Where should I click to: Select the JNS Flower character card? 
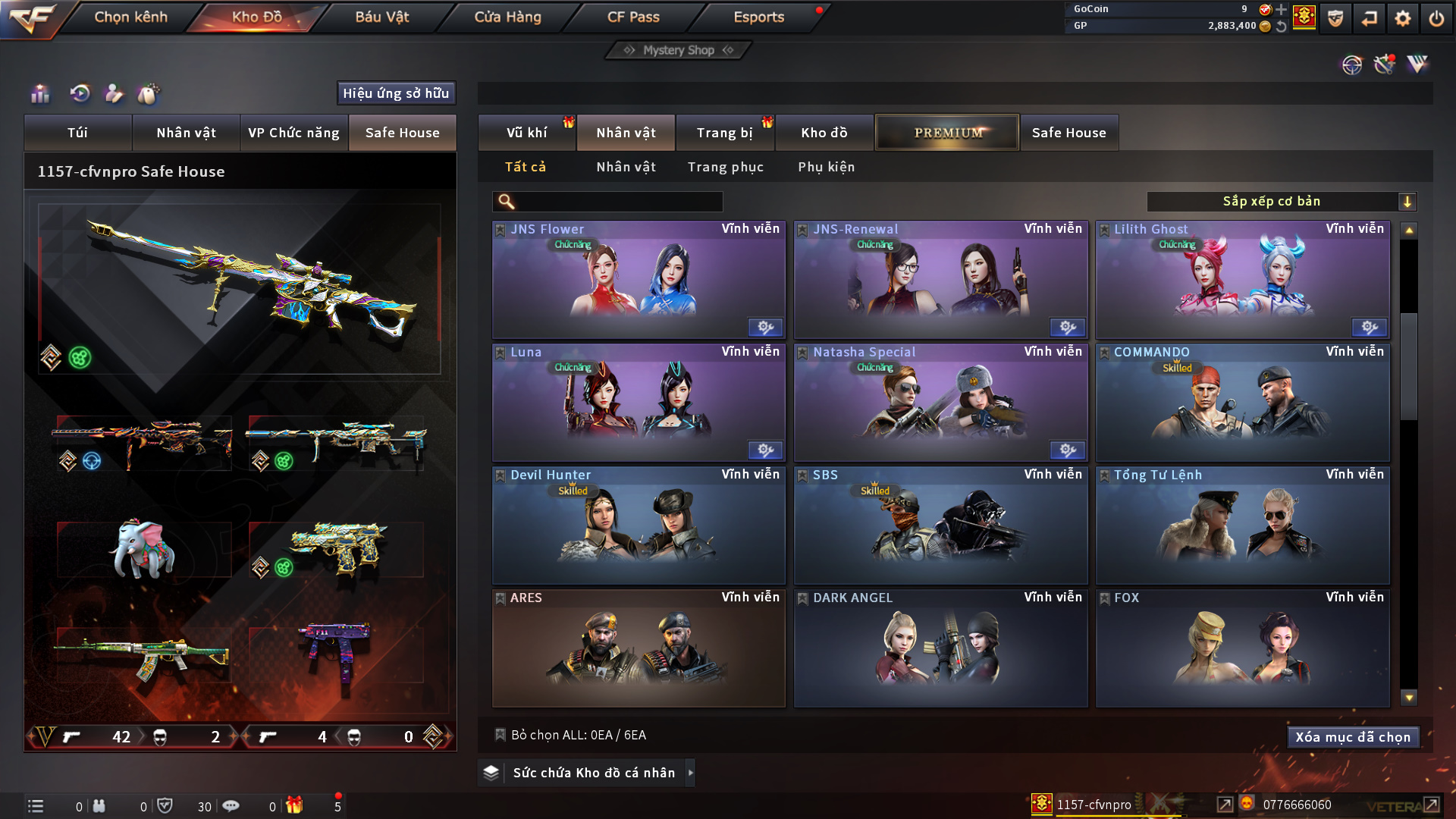tap(639, 281)
